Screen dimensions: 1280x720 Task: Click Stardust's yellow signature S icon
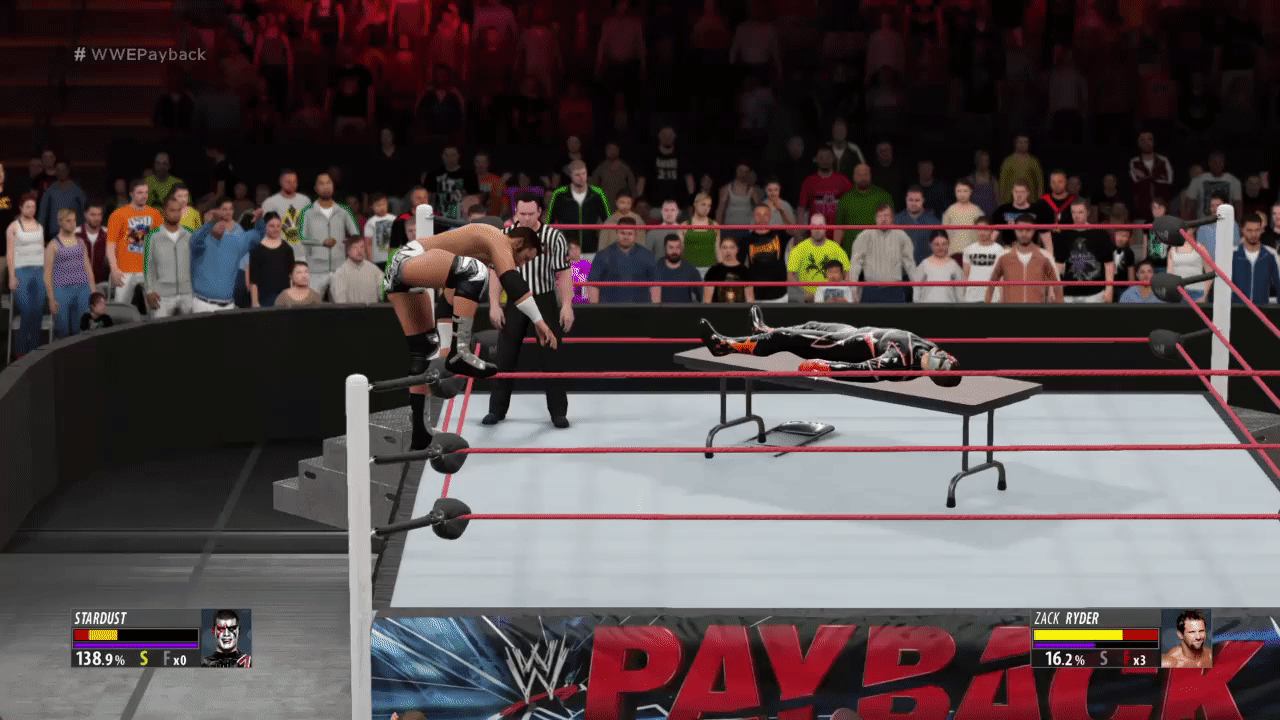pyautogui.click(x=144, y=659)
